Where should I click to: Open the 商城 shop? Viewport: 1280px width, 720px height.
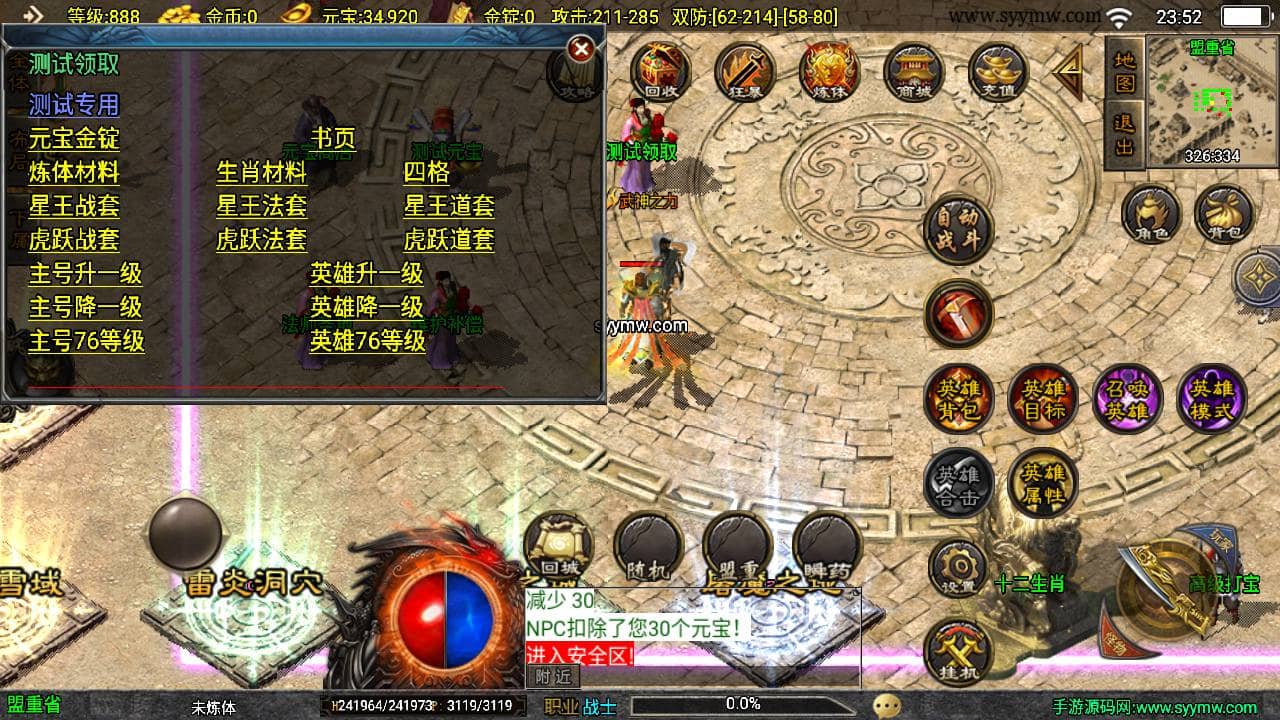(914, 71)
